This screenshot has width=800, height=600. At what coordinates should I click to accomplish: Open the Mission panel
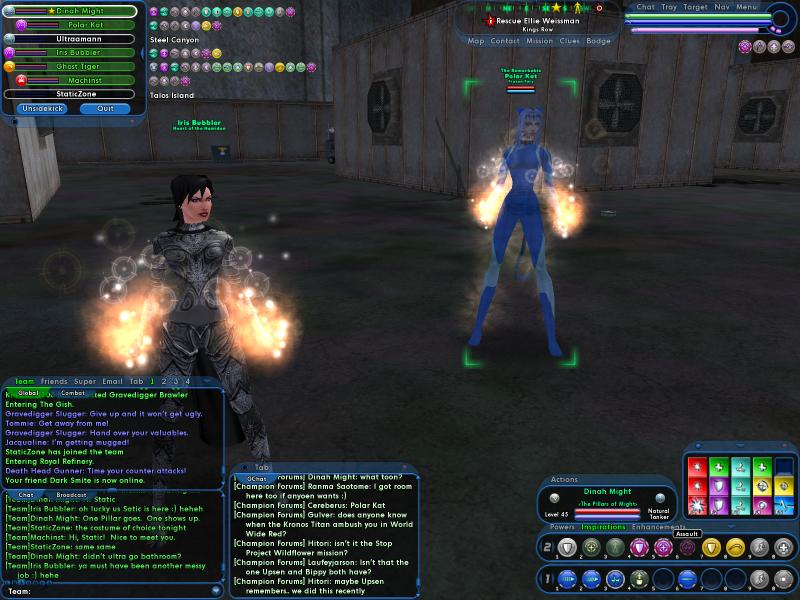click(539, 41)
